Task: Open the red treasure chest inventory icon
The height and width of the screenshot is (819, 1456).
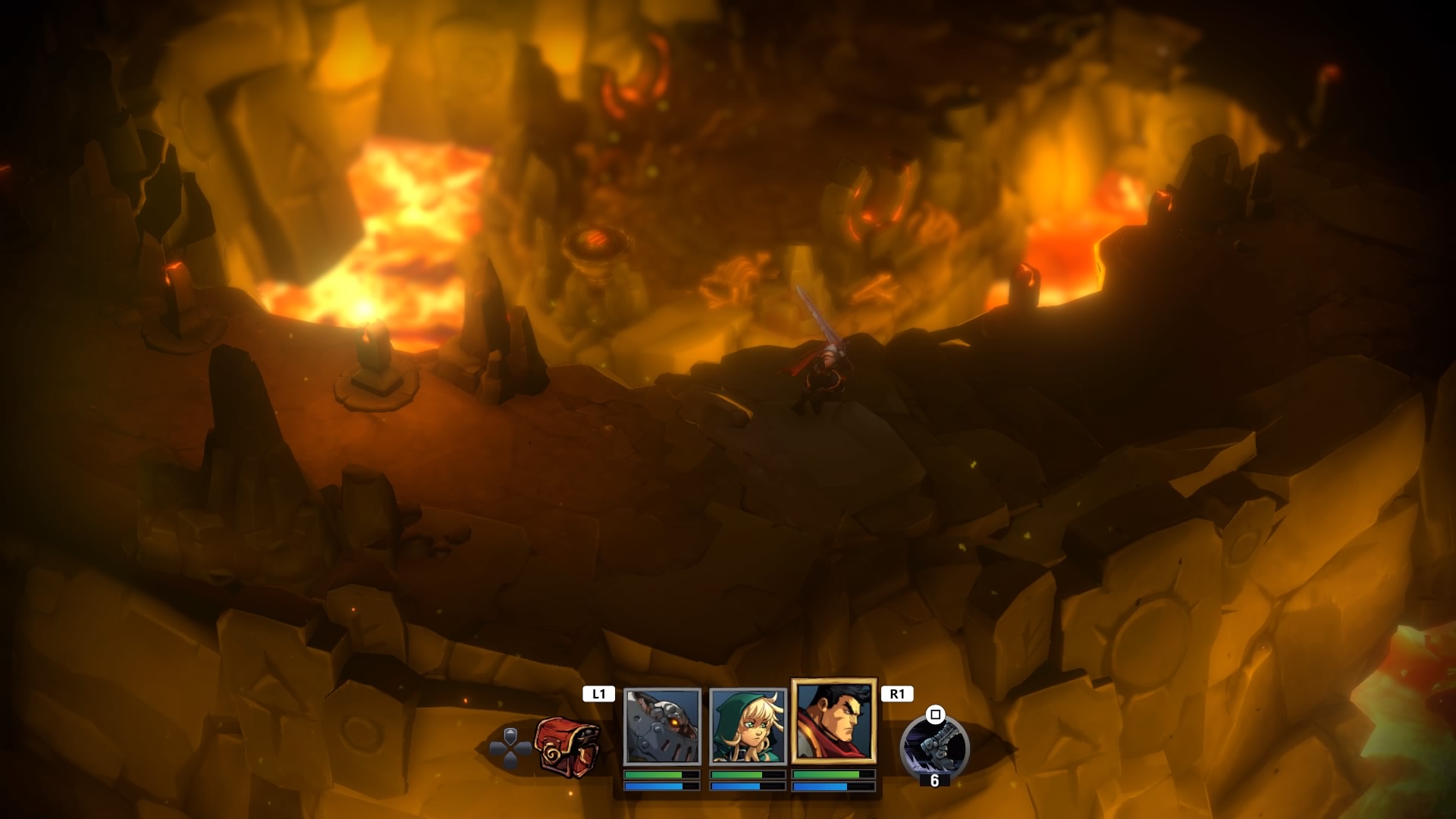Action: 567,746
